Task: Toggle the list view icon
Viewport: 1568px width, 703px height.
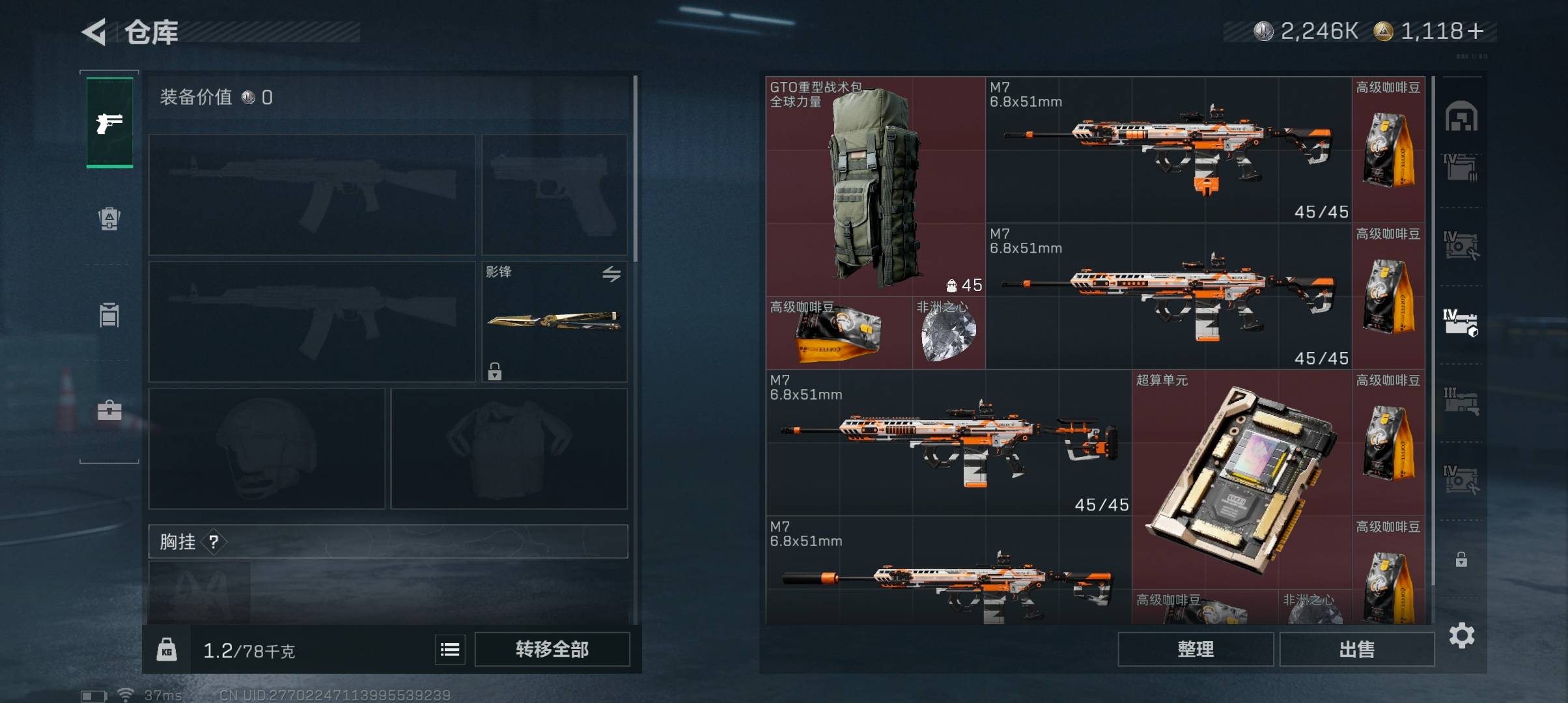Action: 450,649
